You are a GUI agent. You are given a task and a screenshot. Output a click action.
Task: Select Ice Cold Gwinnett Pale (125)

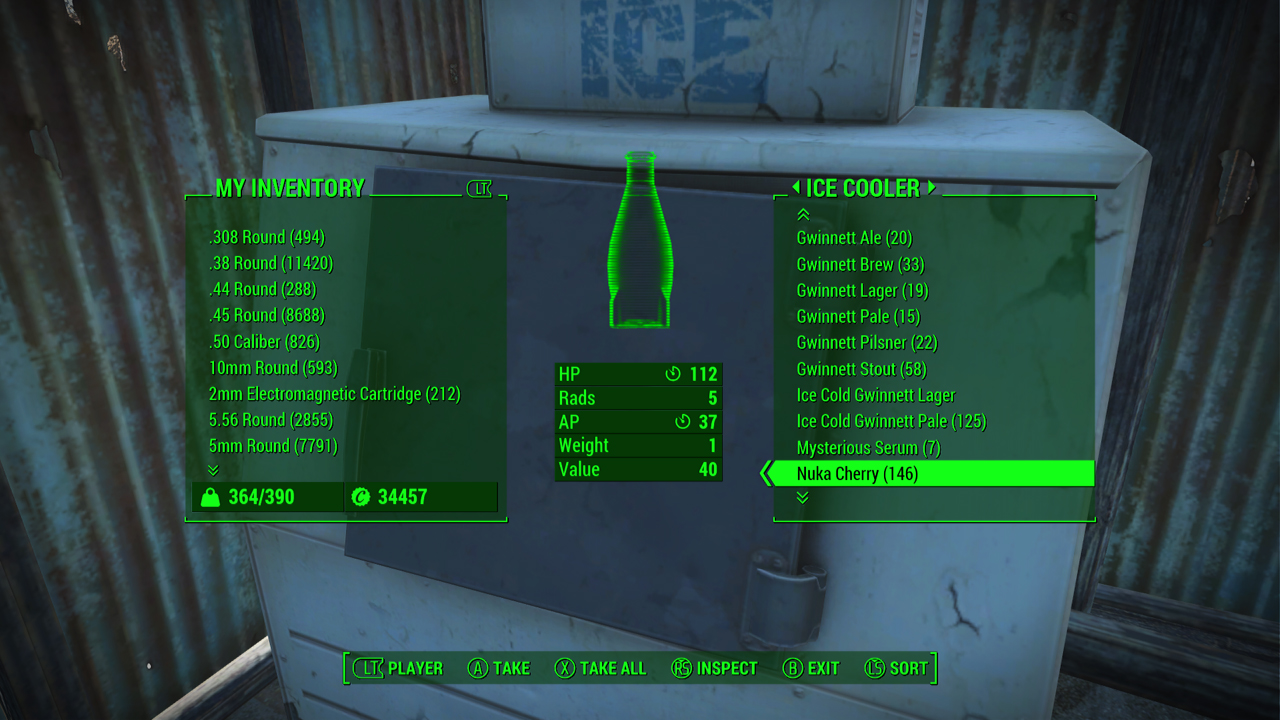[x=891, y=421]
